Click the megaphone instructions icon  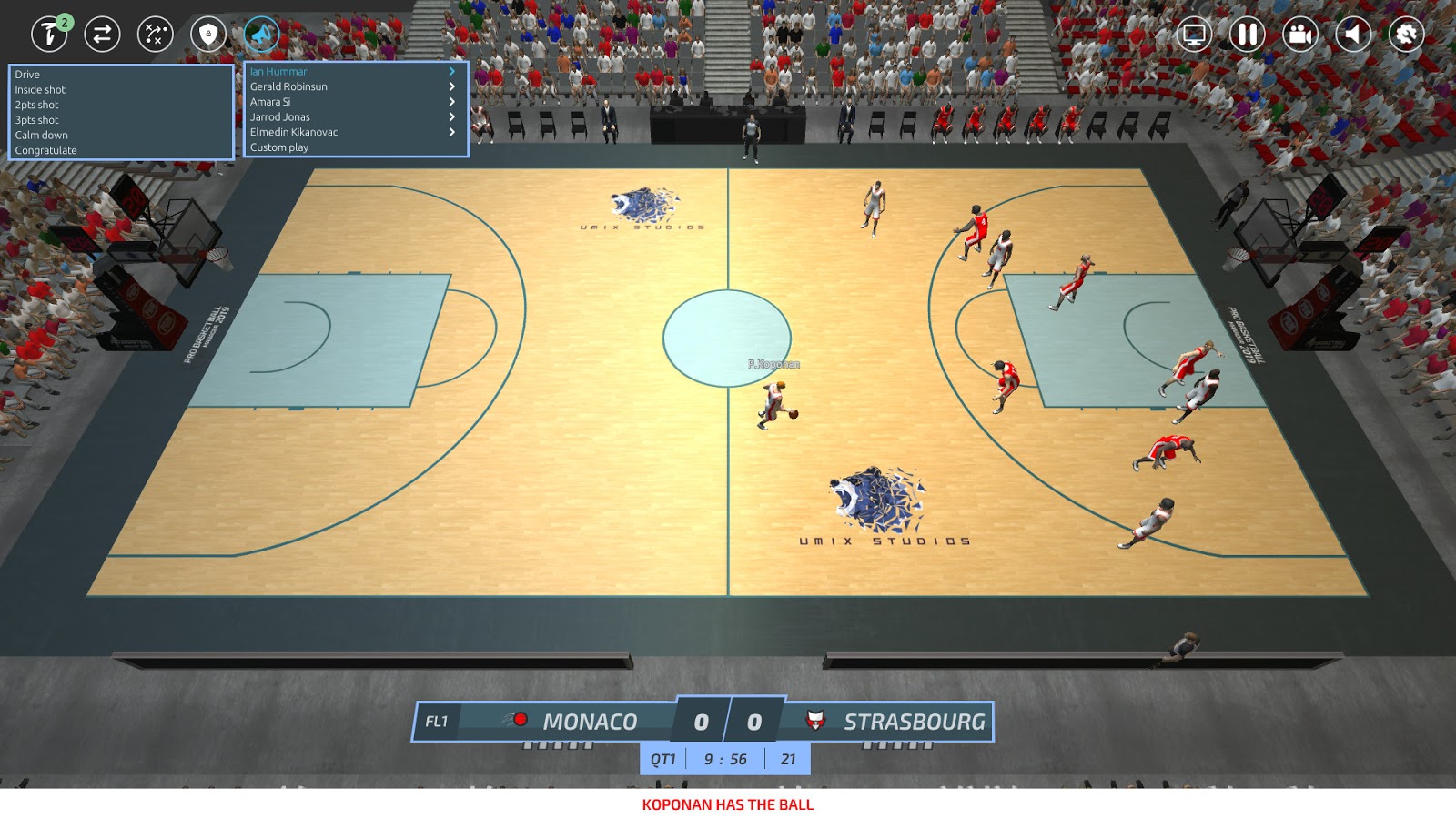point(261,33)
